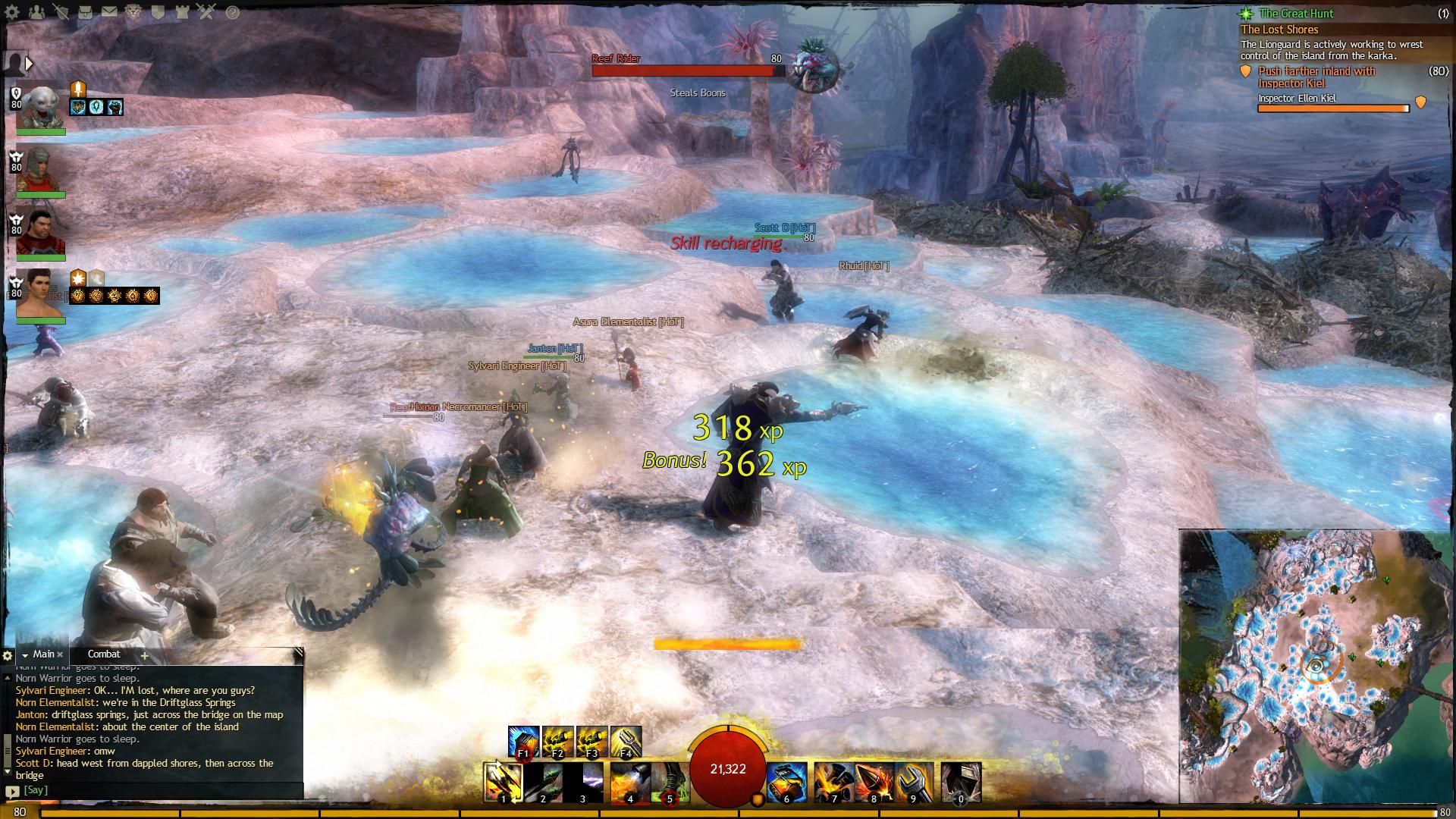The image size is (1456, 819).
Task: Trigger the F1 toolbelt skill
Action: [x=523, y=742]
